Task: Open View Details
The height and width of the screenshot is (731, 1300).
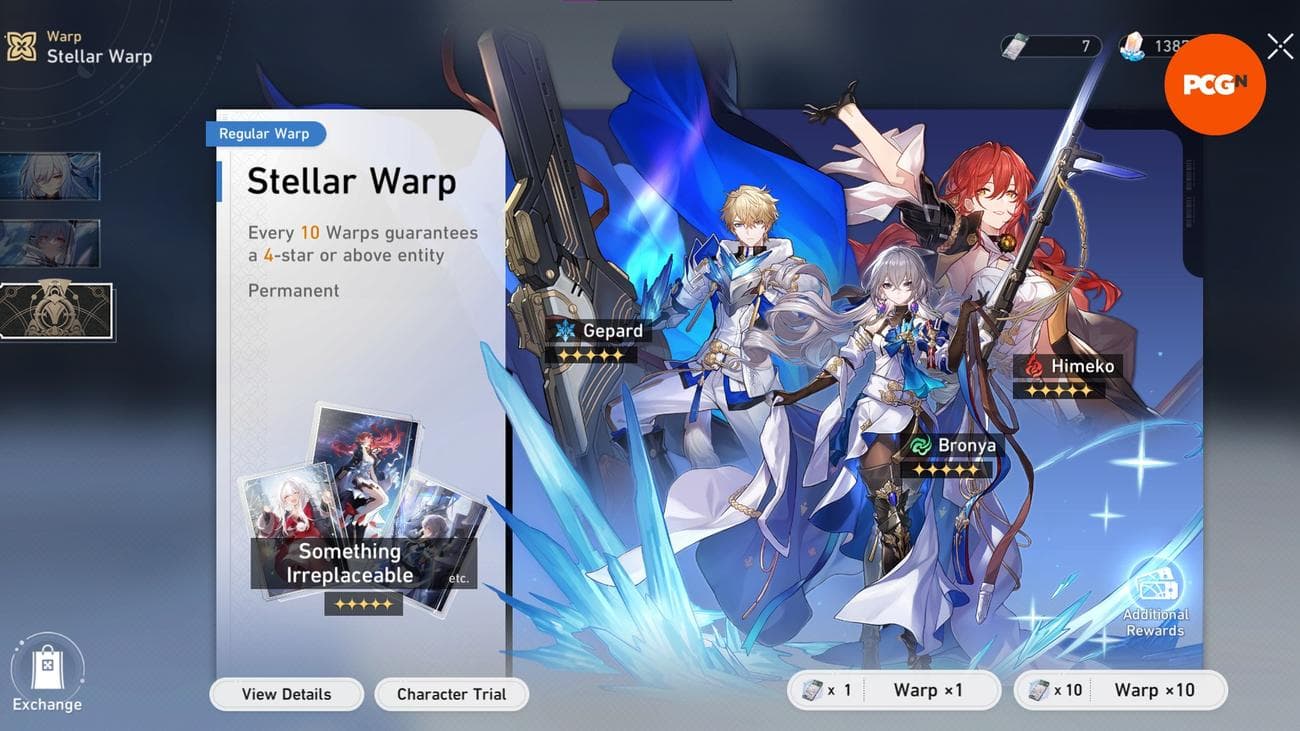Action: click(x=286, y=694)
